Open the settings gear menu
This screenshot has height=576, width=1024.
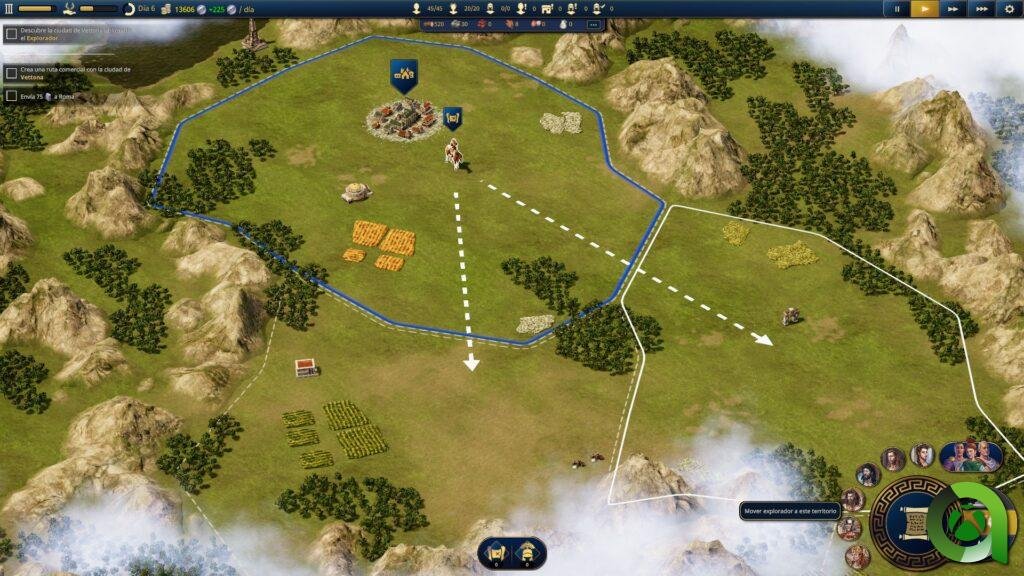(x=1008, y=9)
